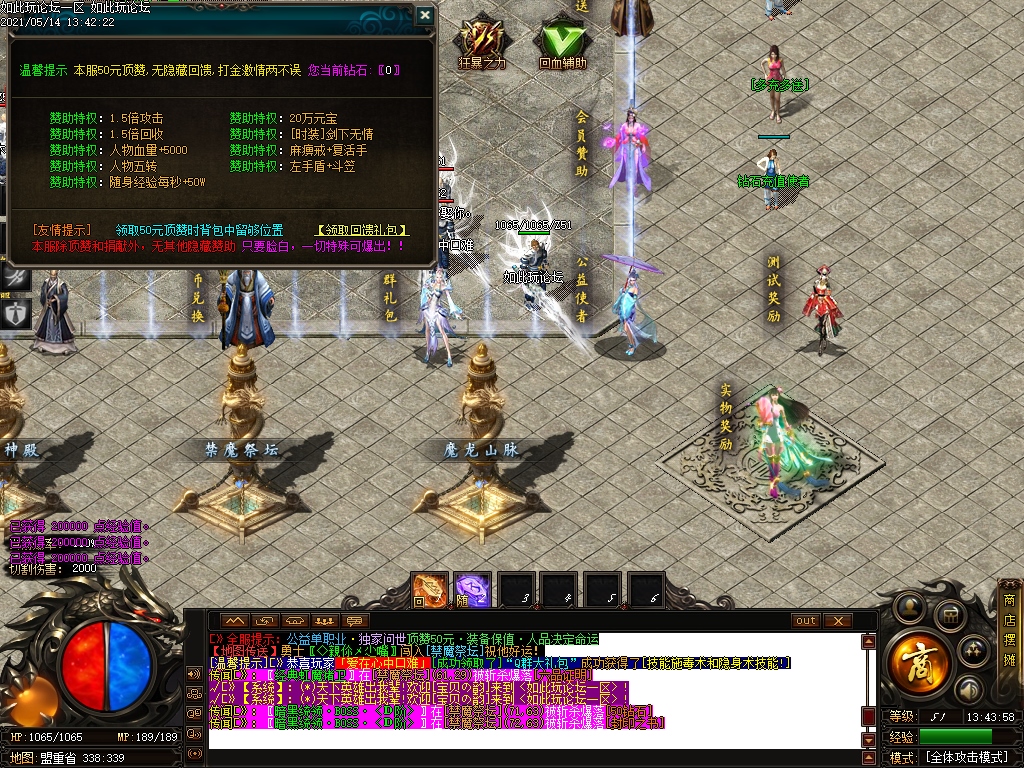Close the chat panel with X

tap(837, 621)
